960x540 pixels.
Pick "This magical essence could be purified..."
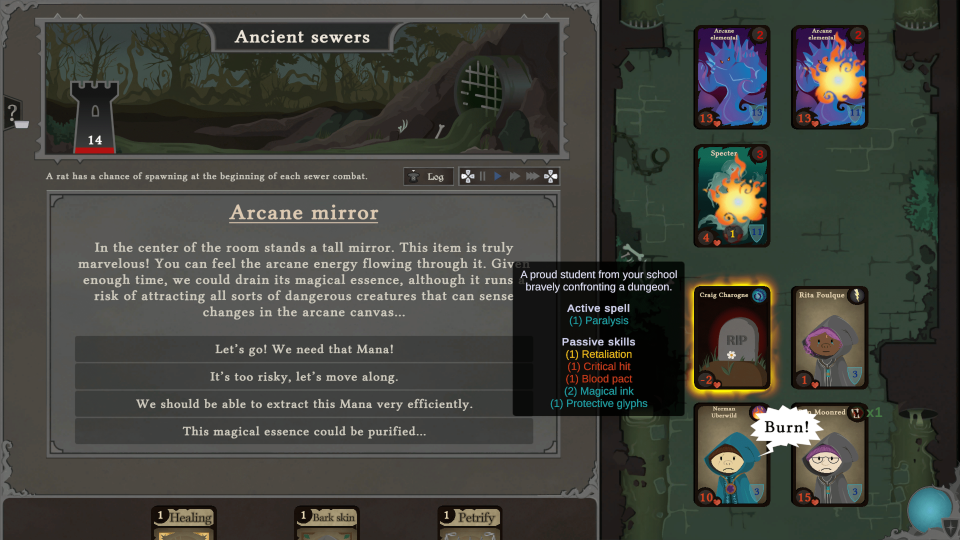click(304, 431)
